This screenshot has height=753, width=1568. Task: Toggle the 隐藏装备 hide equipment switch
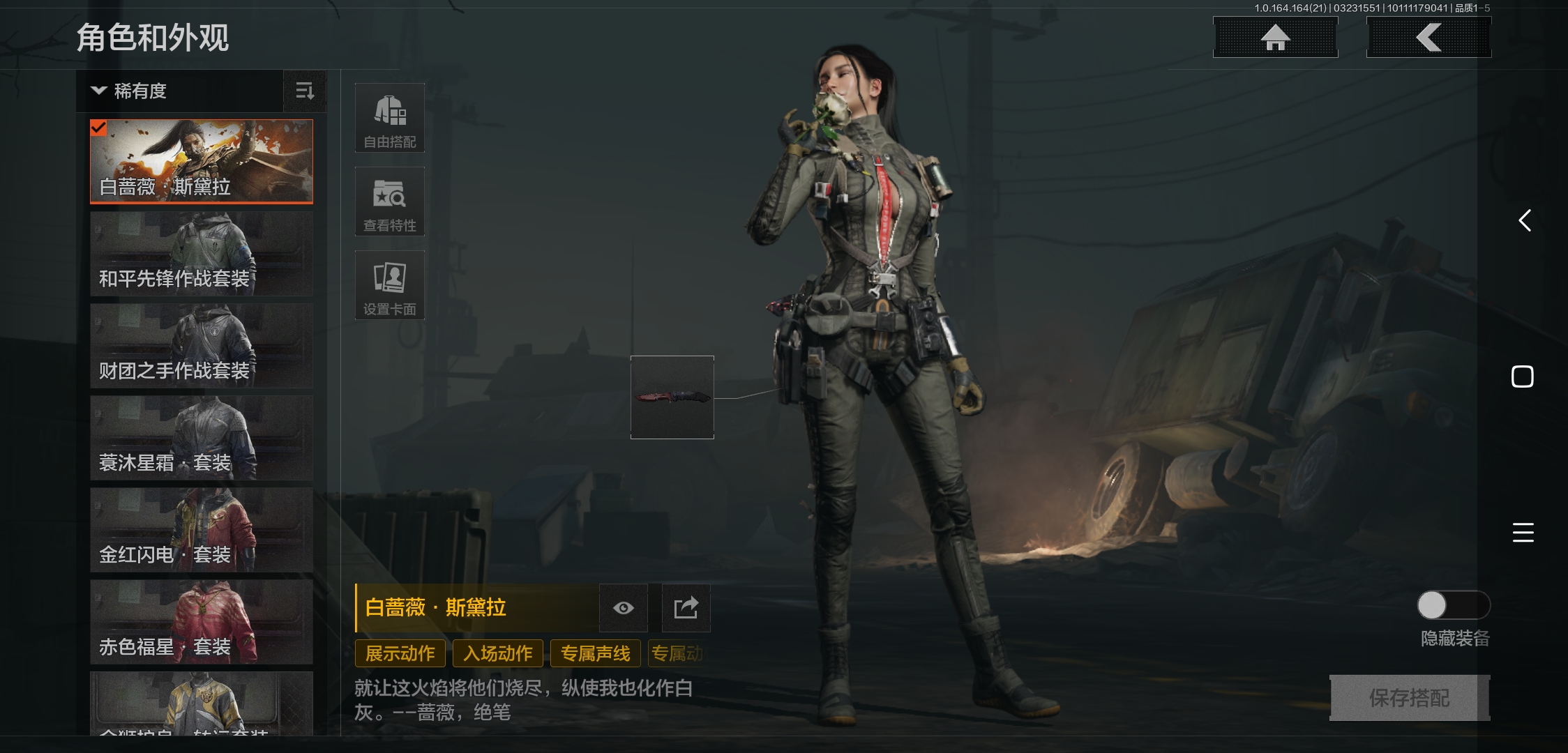1453,605
